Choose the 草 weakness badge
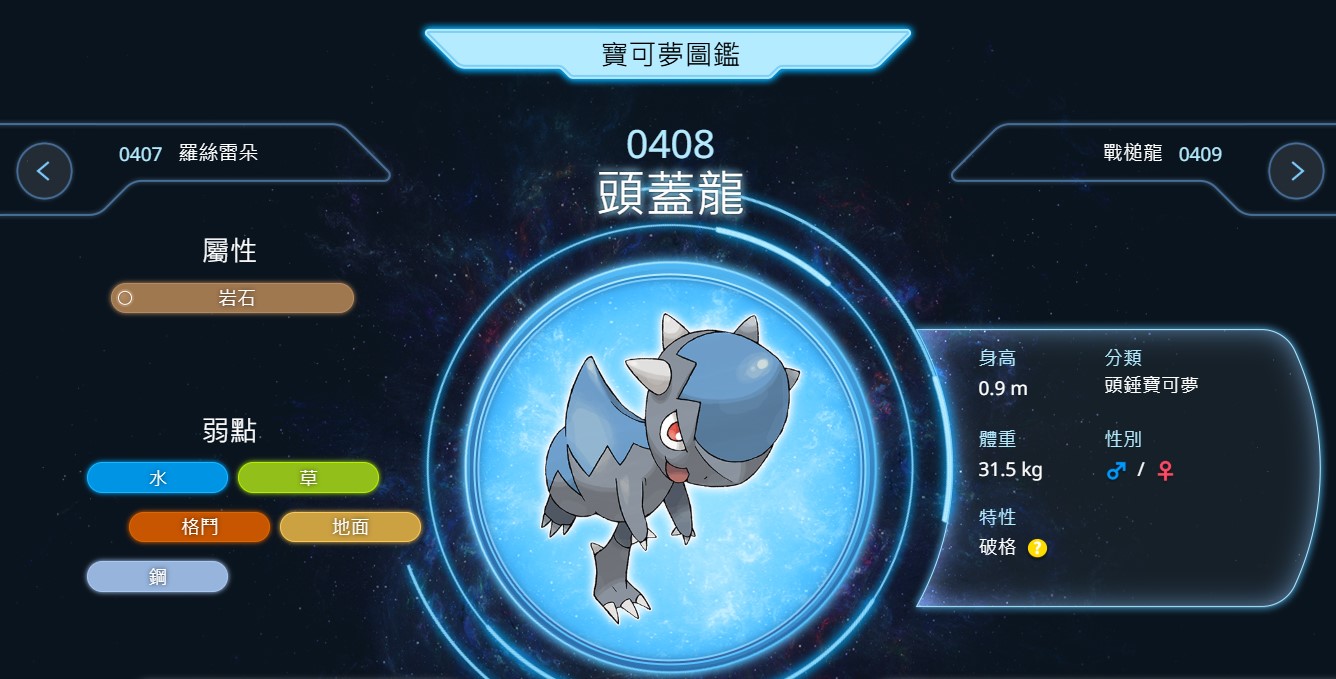This screenshot has width=1336, height=679. tap(308, 478)
